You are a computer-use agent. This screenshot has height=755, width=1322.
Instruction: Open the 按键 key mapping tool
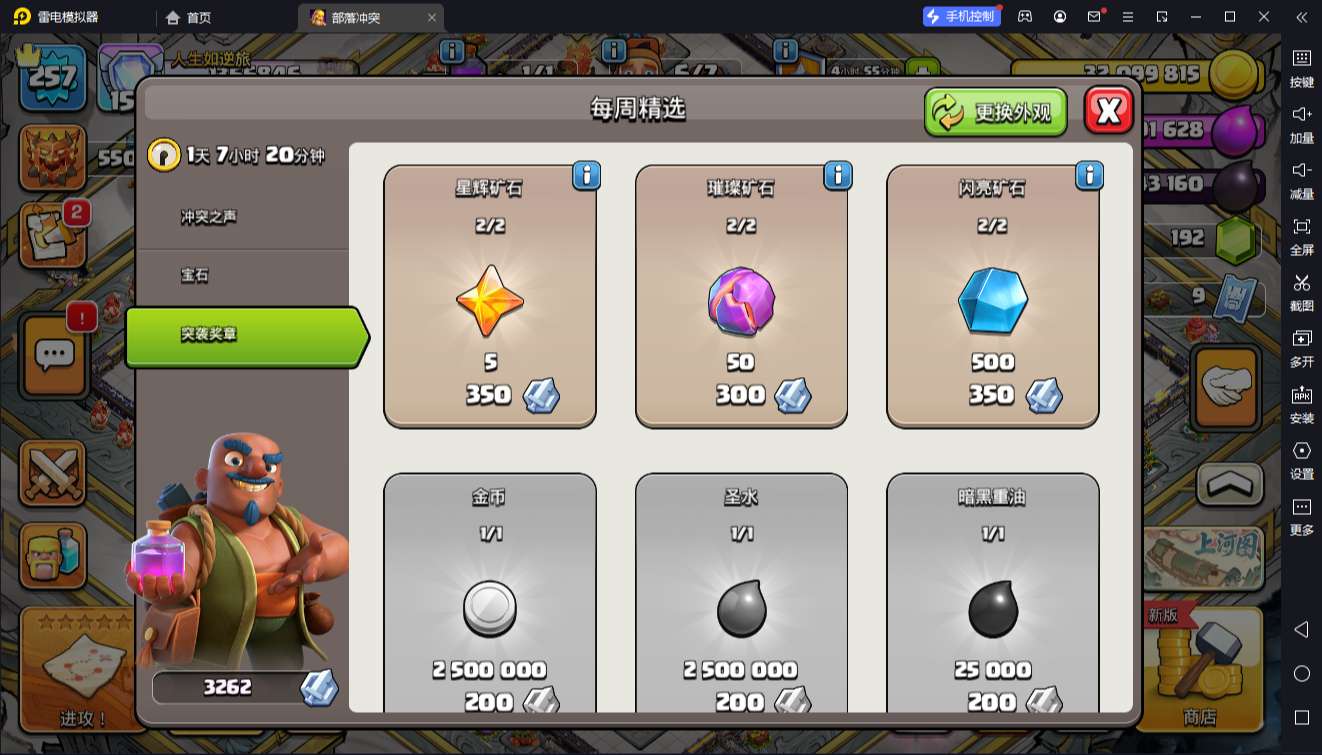click(x=1301, y=67)
